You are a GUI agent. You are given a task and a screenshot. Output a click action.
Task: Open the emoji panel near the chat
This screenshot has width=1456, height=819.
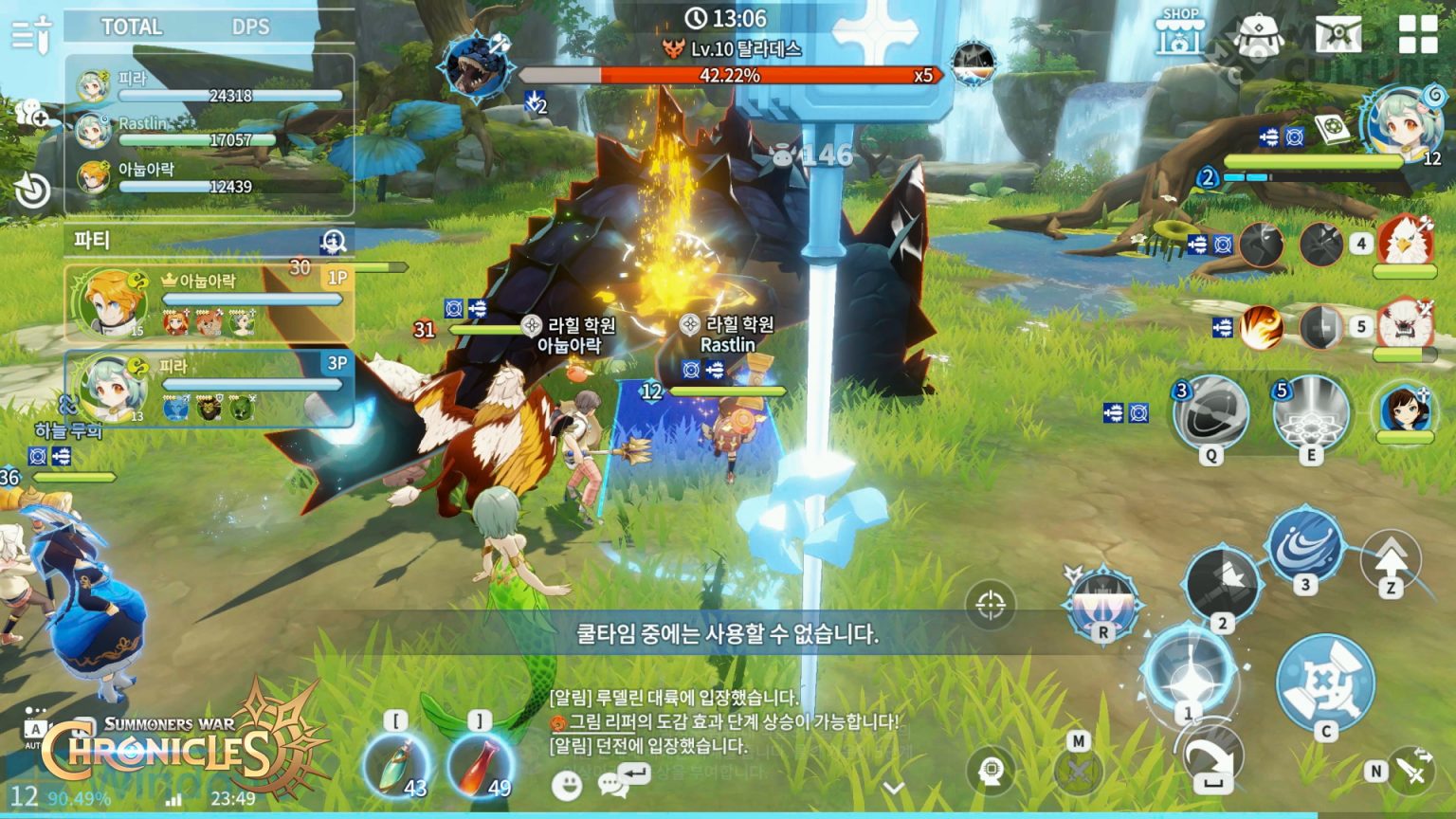569,785
